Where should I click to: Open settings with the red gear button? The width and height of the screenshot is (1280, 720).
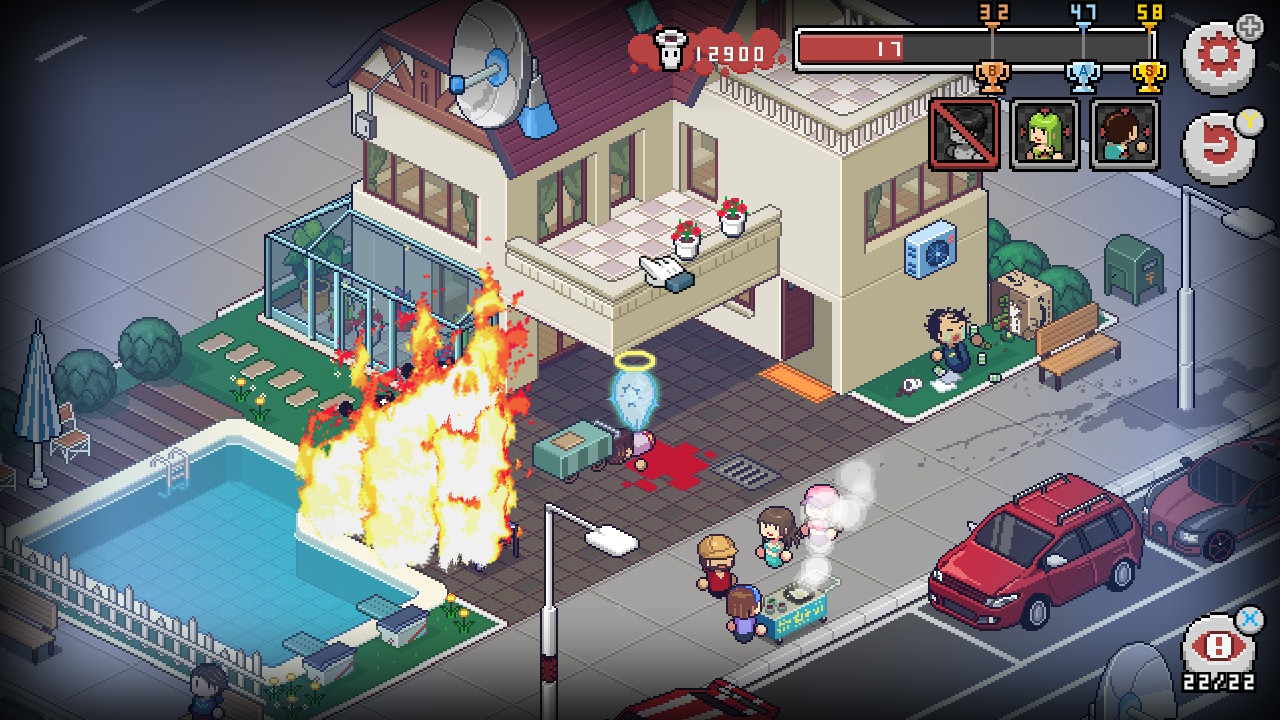[1217, 55]
